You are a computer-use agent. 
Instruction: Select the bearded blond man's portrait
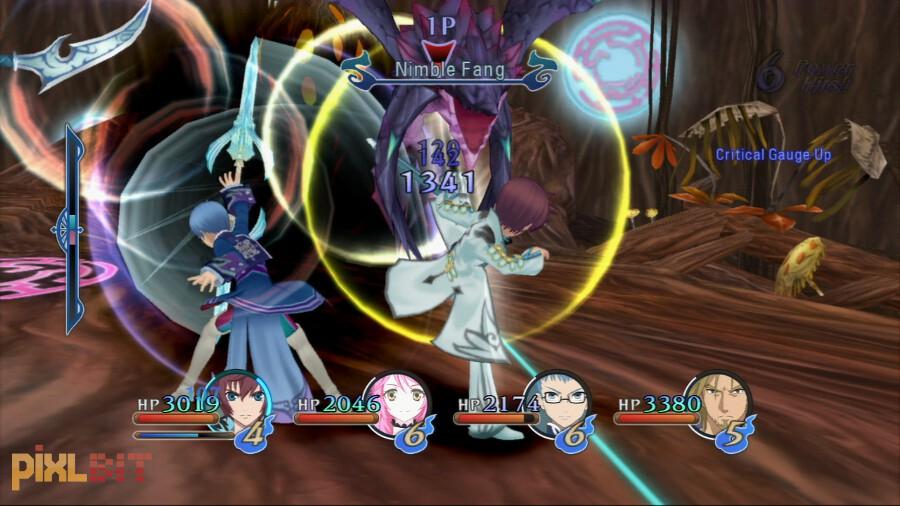click(716, 403)
